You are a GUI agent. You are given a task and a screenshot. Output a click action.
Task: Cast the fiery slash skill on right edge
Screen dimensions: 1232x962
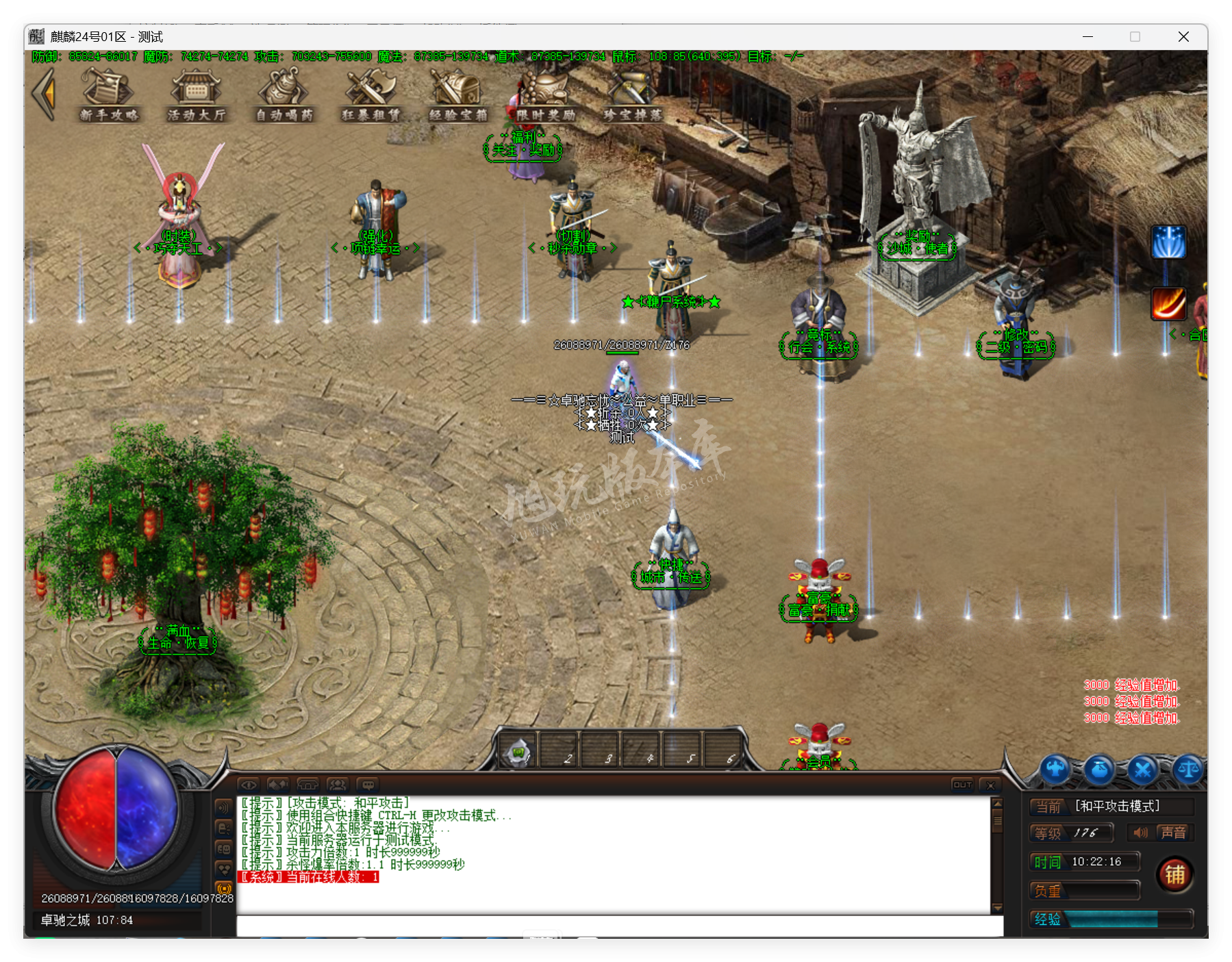pyautogui.click(x=1169, y=304)
